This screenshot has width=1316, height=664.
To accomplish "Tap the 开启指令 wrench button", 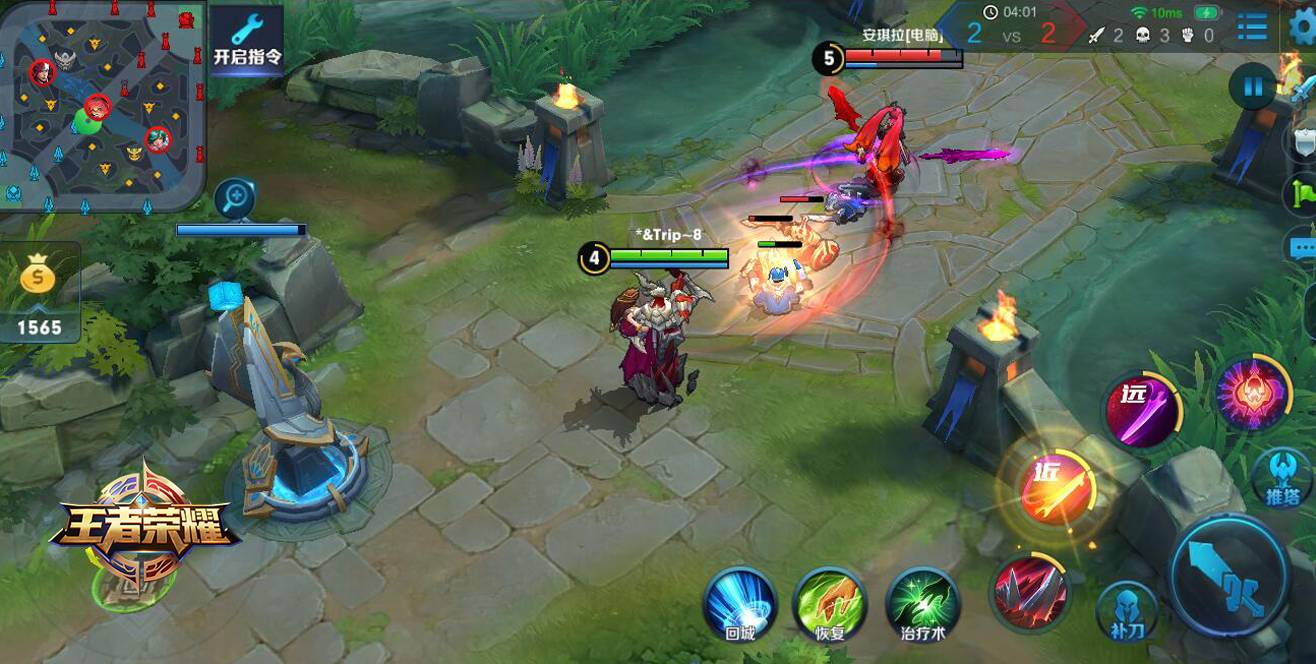I will [x=247, y=38].
